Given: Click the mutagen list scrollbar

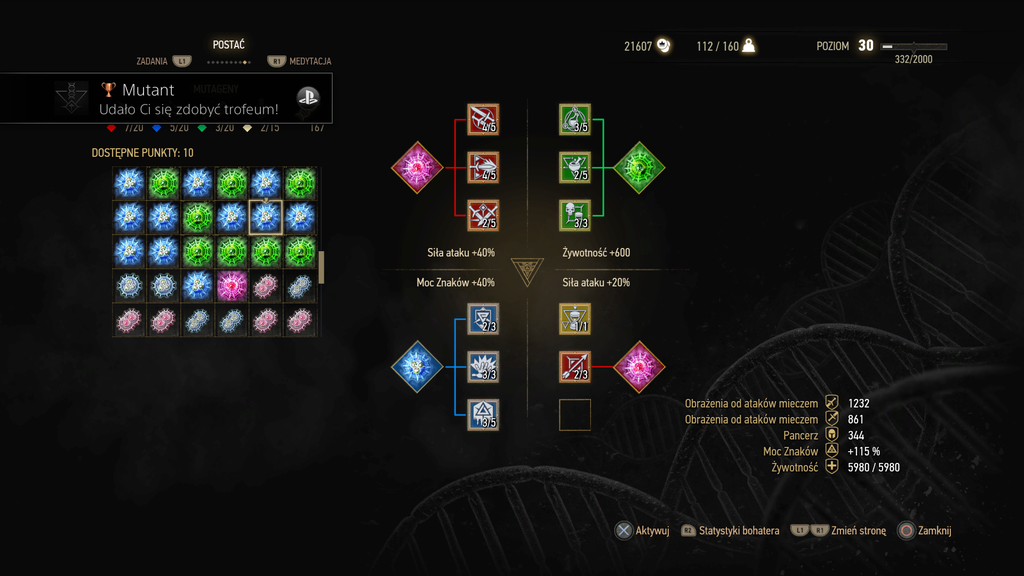Looking at the screenshot, I should point(321,267).
